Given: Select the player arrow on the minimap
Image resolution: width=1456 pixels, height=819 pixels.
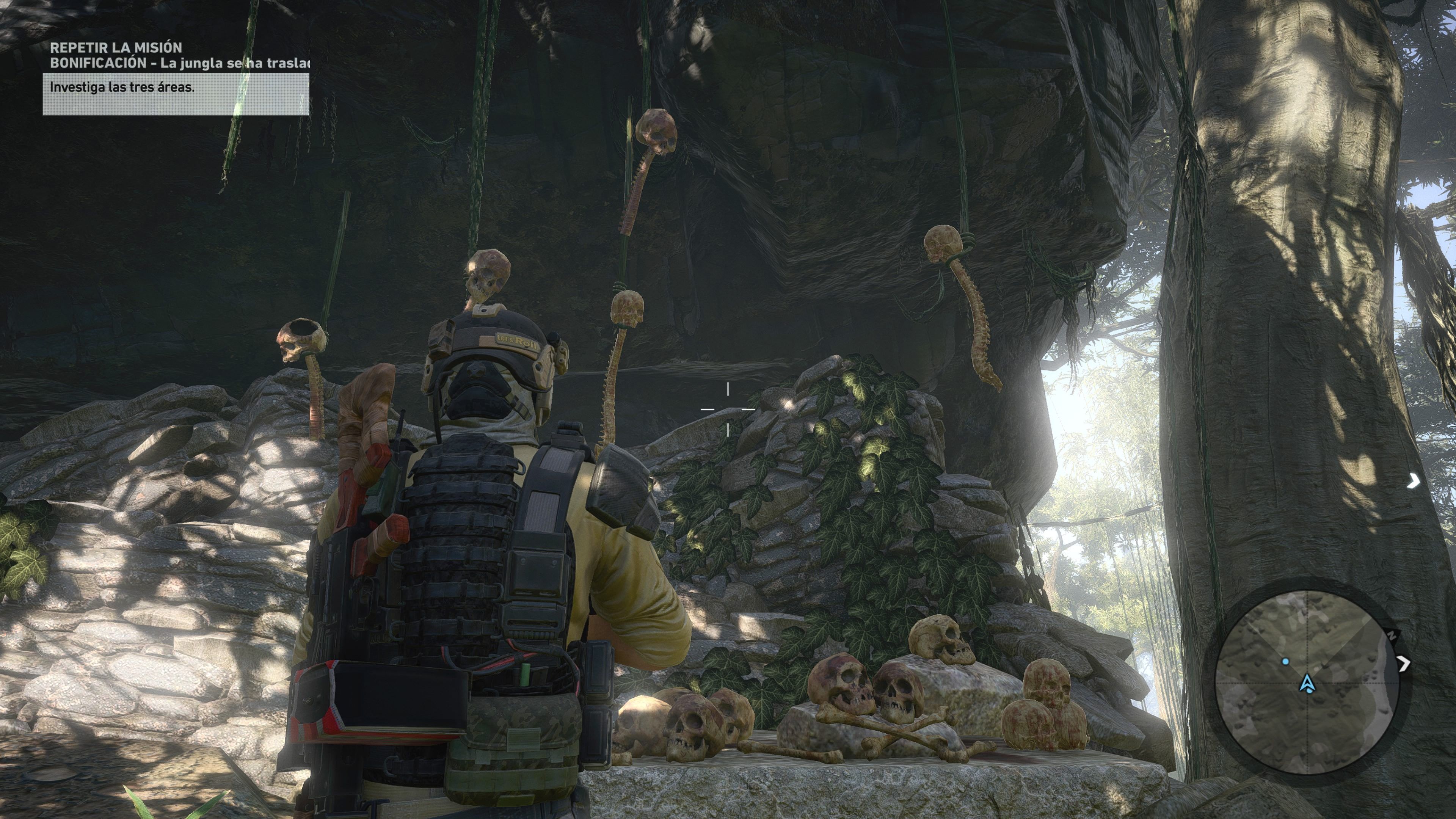Looking at the screenshot, I should pyautogui.click(x=1307, y=684).
